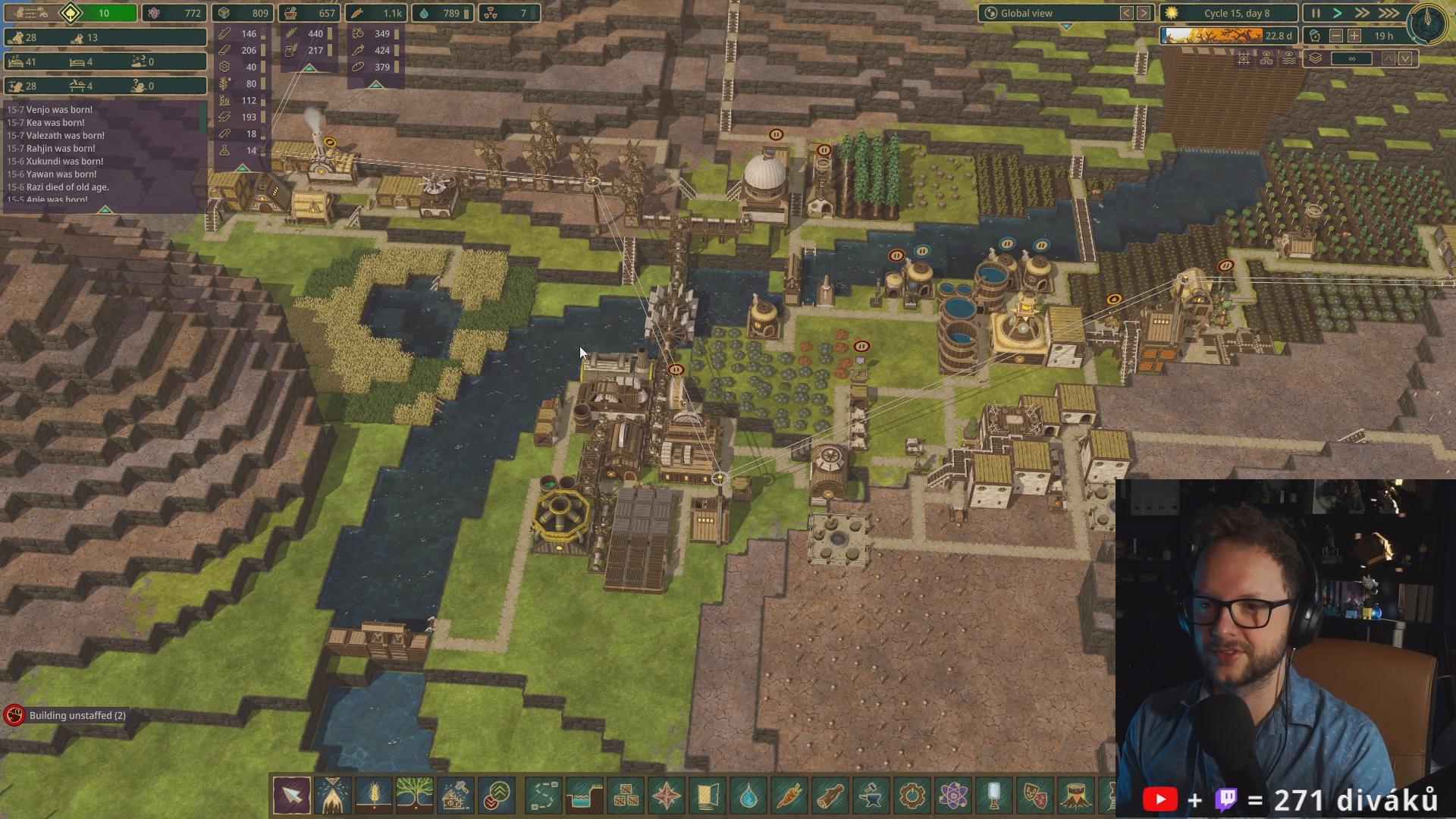This screenshot has width=1456, height=819.
Task: Open the tree planting tool
Action: (414, 795)
